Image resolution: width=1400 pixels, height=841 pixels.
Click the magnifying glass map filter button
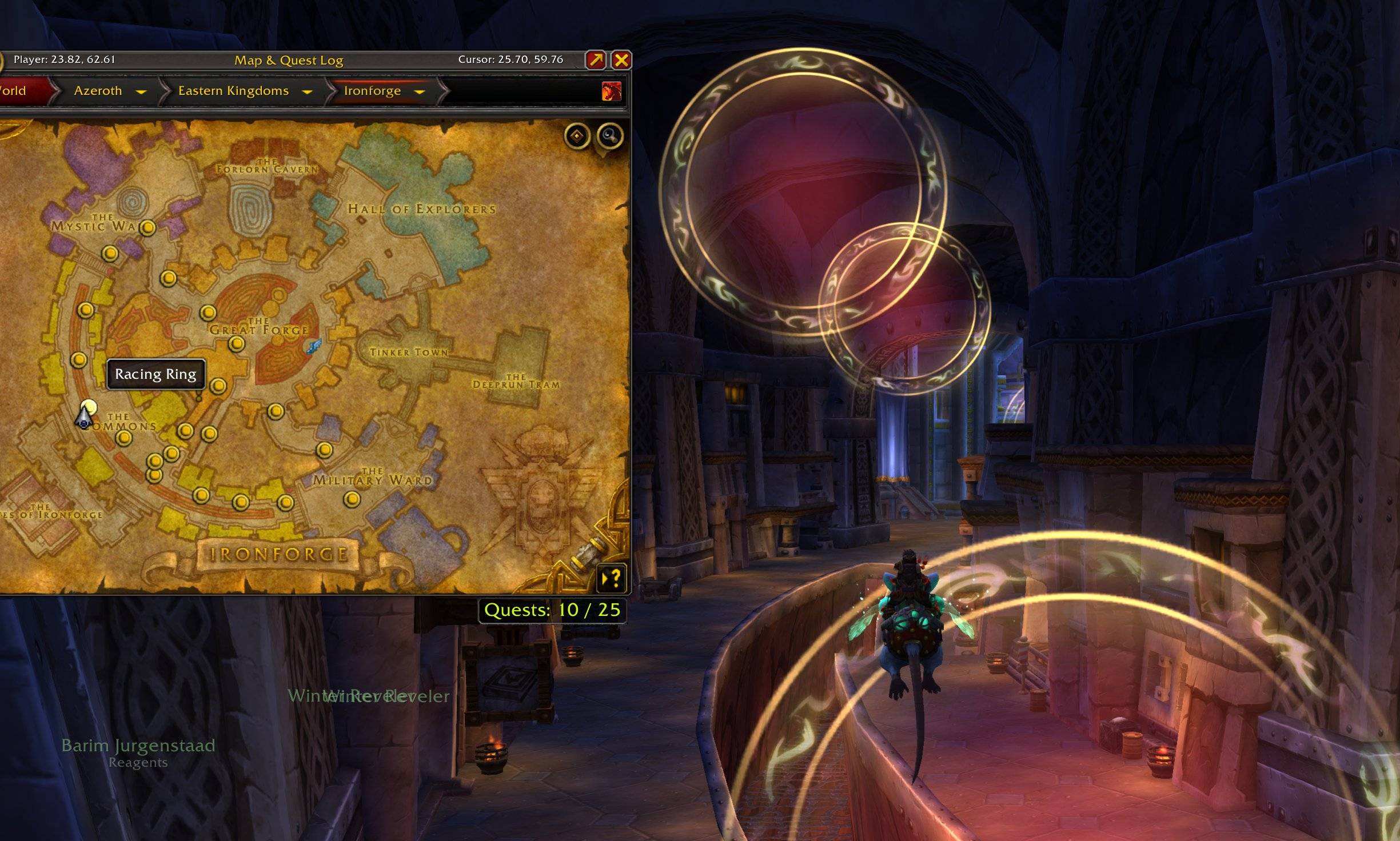pos(610,136)
